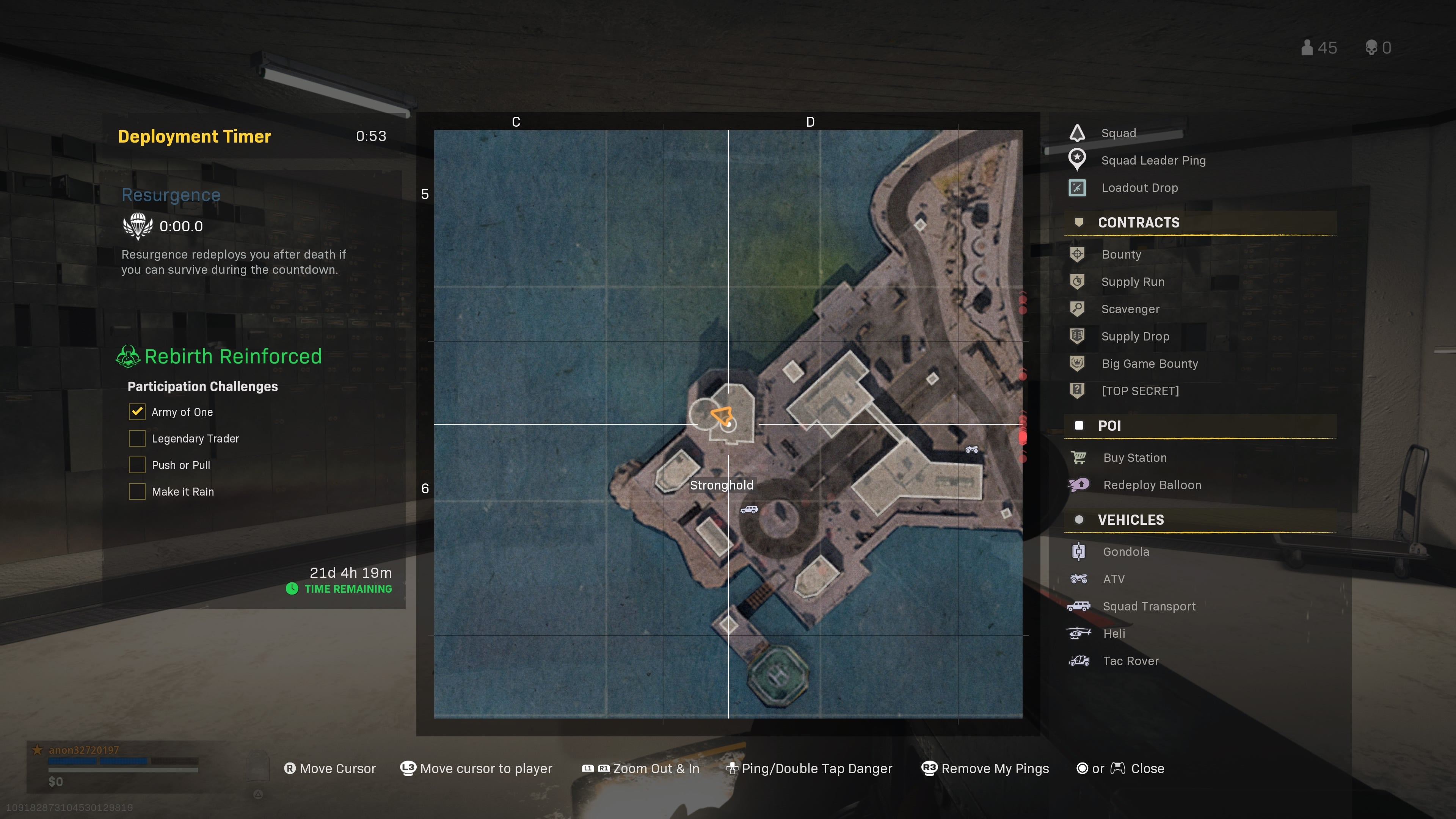Click the Loadout Drop legend icon

point(1077,188)
